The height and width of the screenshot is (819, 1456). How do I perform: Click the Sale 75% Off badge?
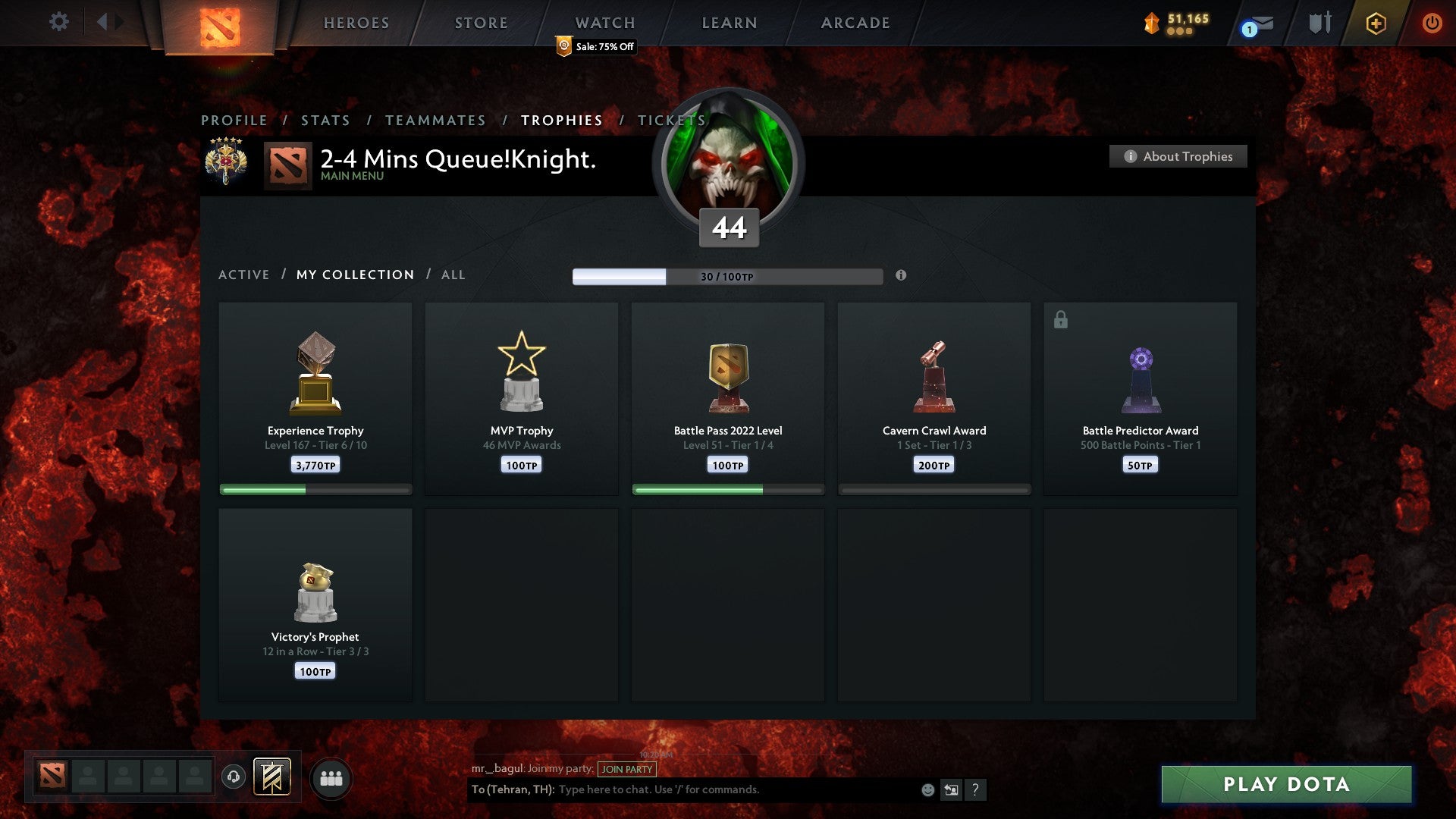click(x=595, y=46)
